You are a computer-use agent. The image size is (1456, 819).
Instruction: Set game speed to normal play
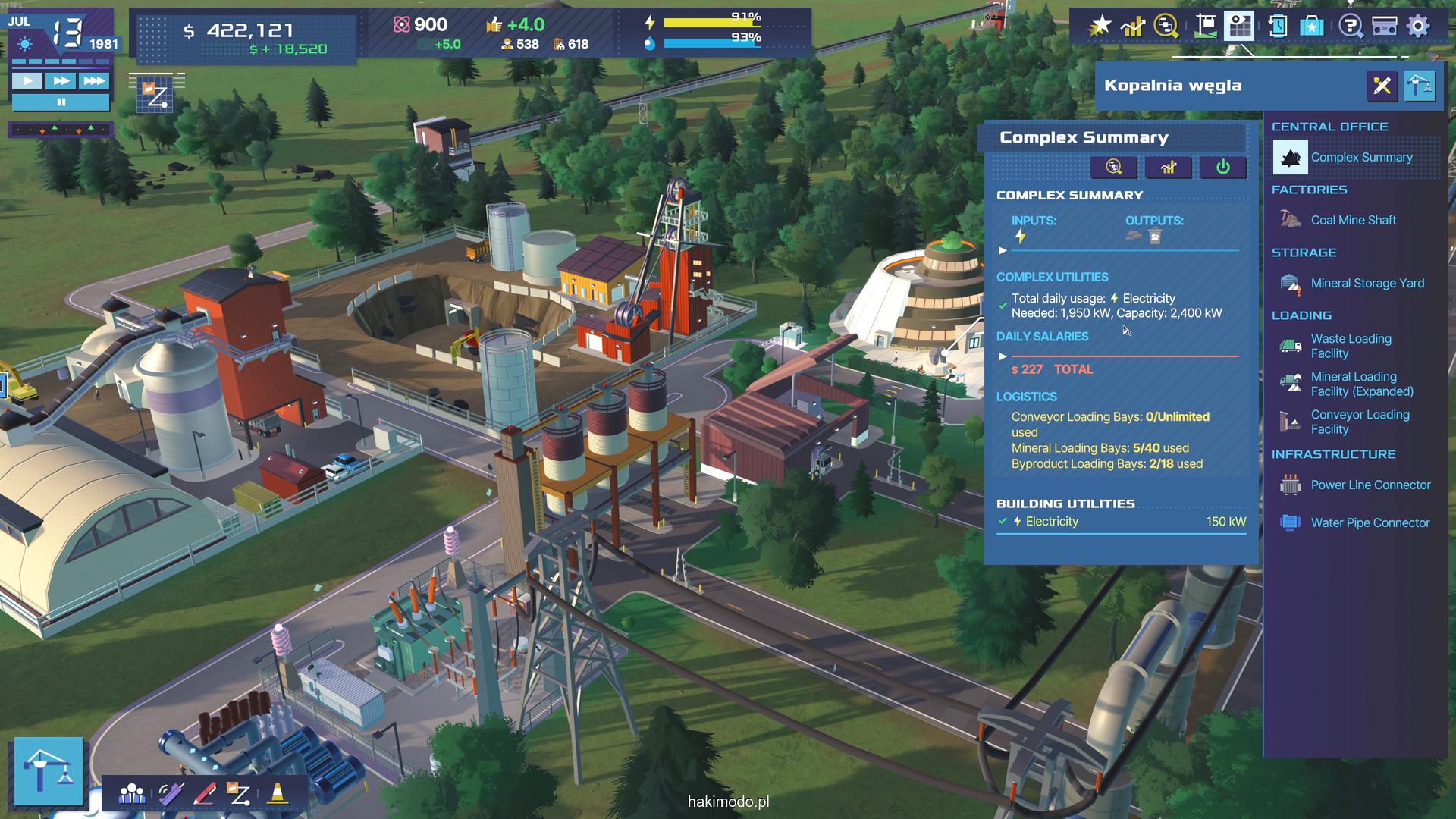coord(28,81)
